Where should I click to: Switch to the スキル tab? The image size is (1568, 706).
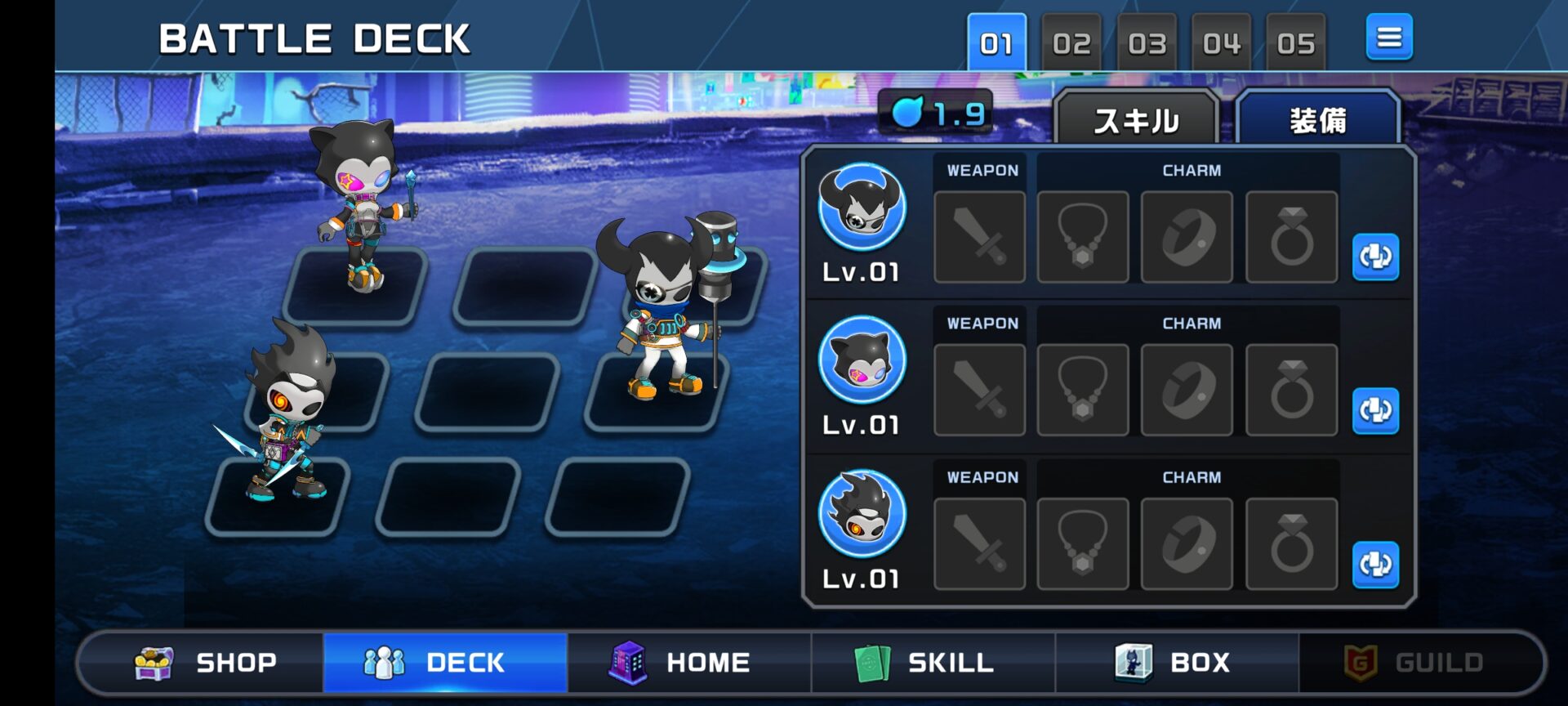[x=1136, y=121]
